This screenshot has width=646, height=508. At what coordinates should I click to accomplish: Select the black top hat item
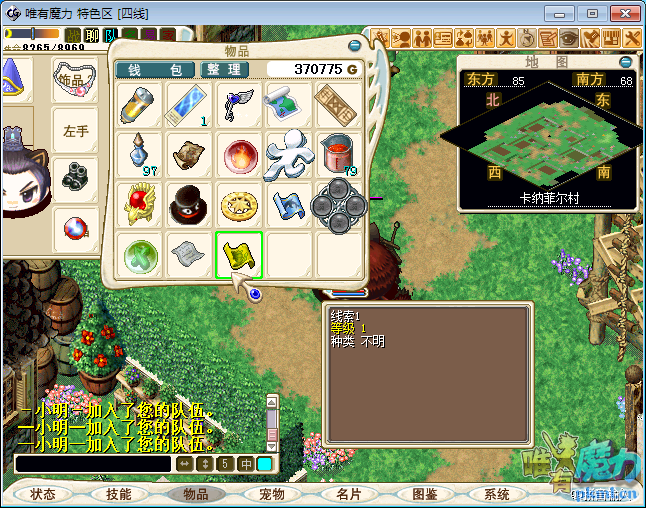pyautogui.click(x=189, y=205)
